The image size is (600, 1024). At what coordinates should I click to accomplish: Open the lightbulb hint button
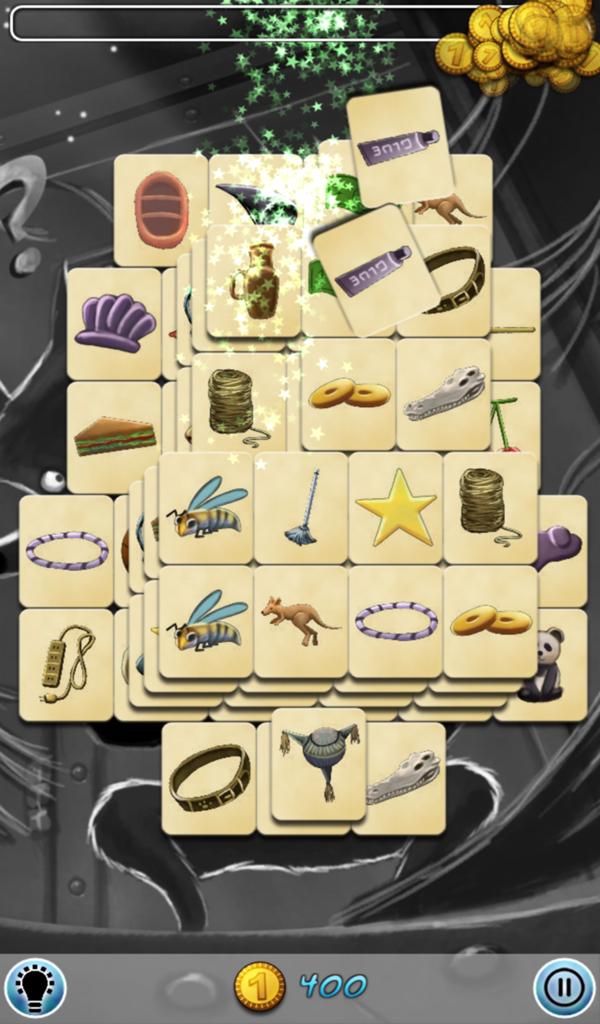(x=35, y=988)
